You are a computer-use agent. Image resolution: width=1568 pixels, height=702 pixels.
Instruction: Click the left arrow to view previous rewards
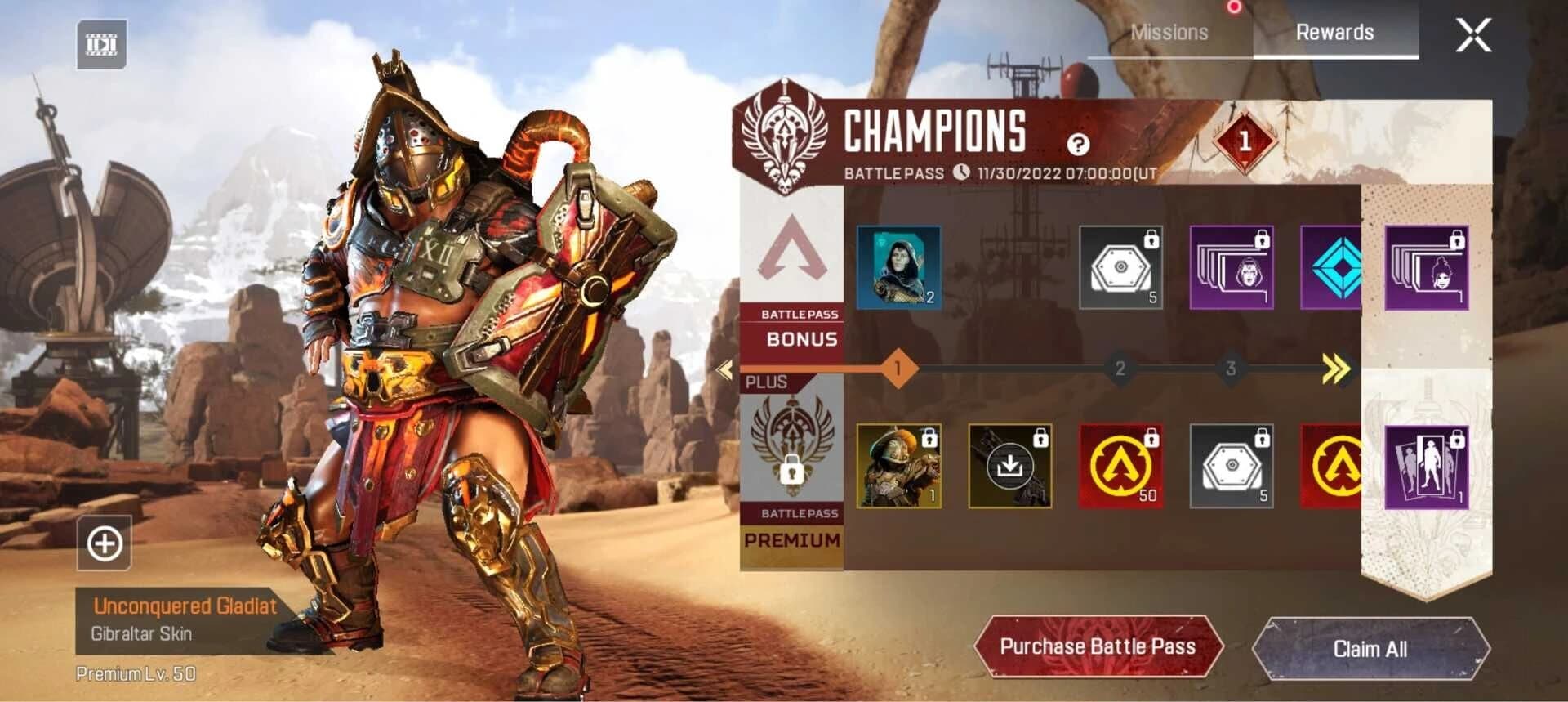coord(722,369)
